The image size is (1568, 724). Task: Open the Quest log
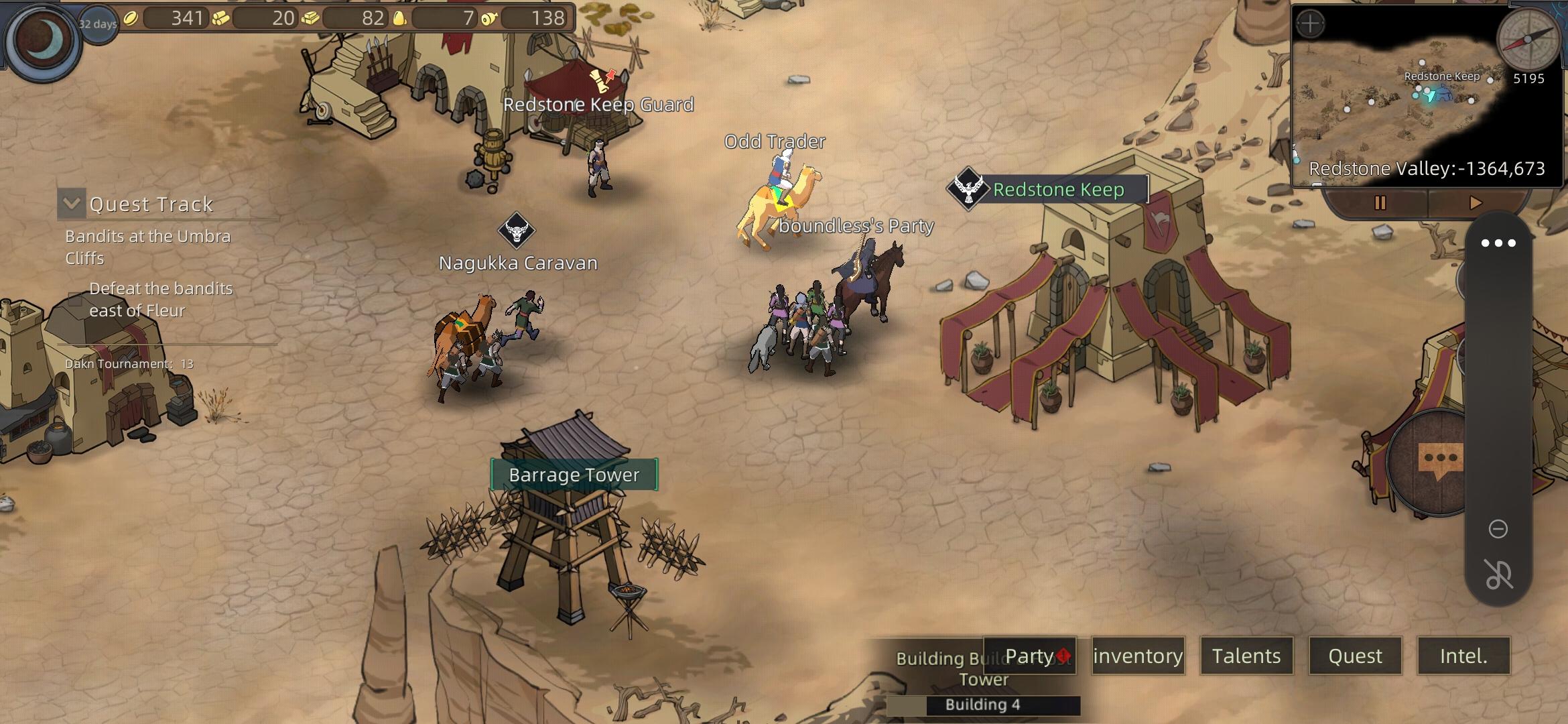coord(1355,656)
